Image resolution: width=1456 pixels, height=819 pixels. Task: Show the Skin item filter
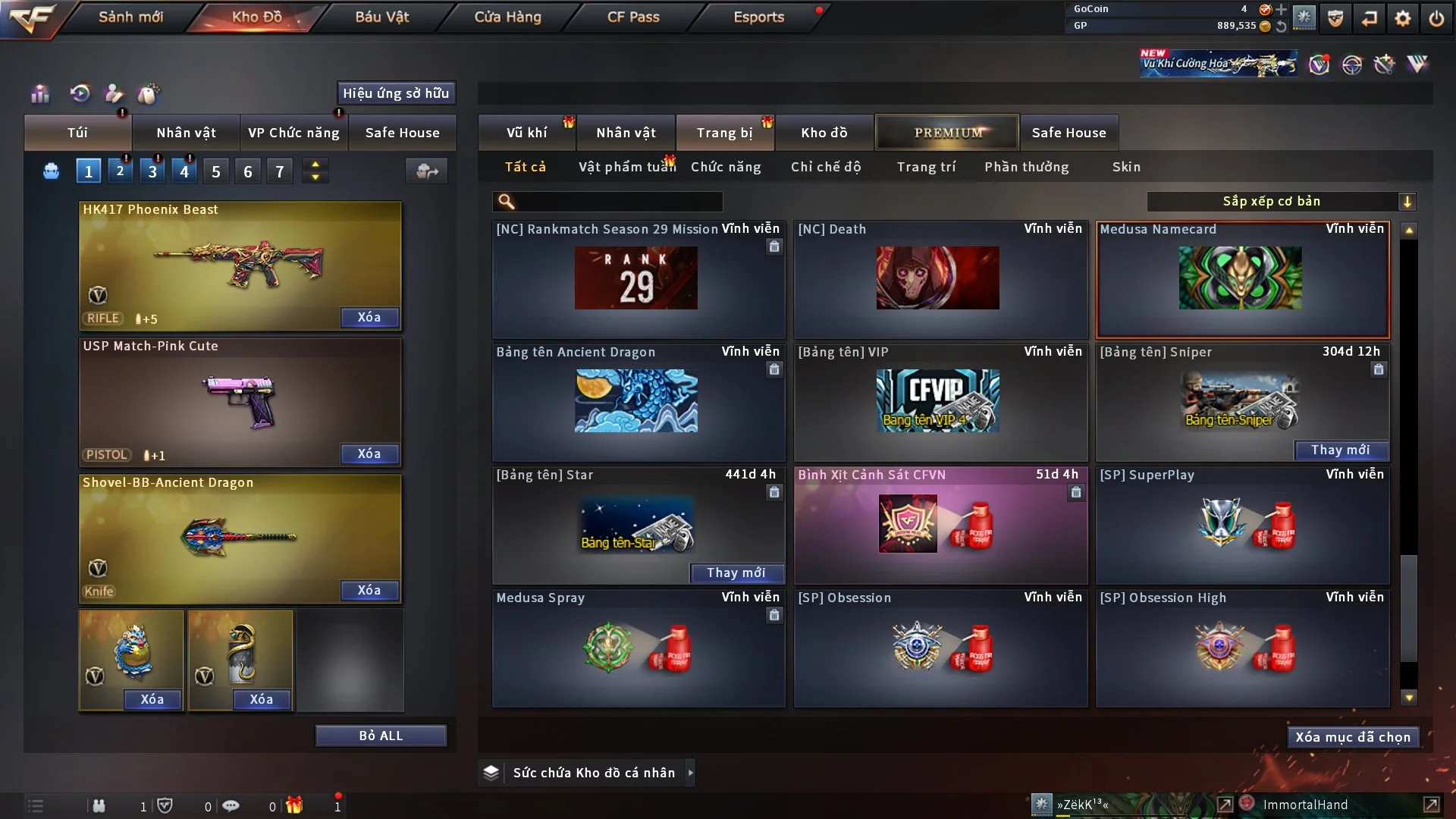tap(1126, 167)
